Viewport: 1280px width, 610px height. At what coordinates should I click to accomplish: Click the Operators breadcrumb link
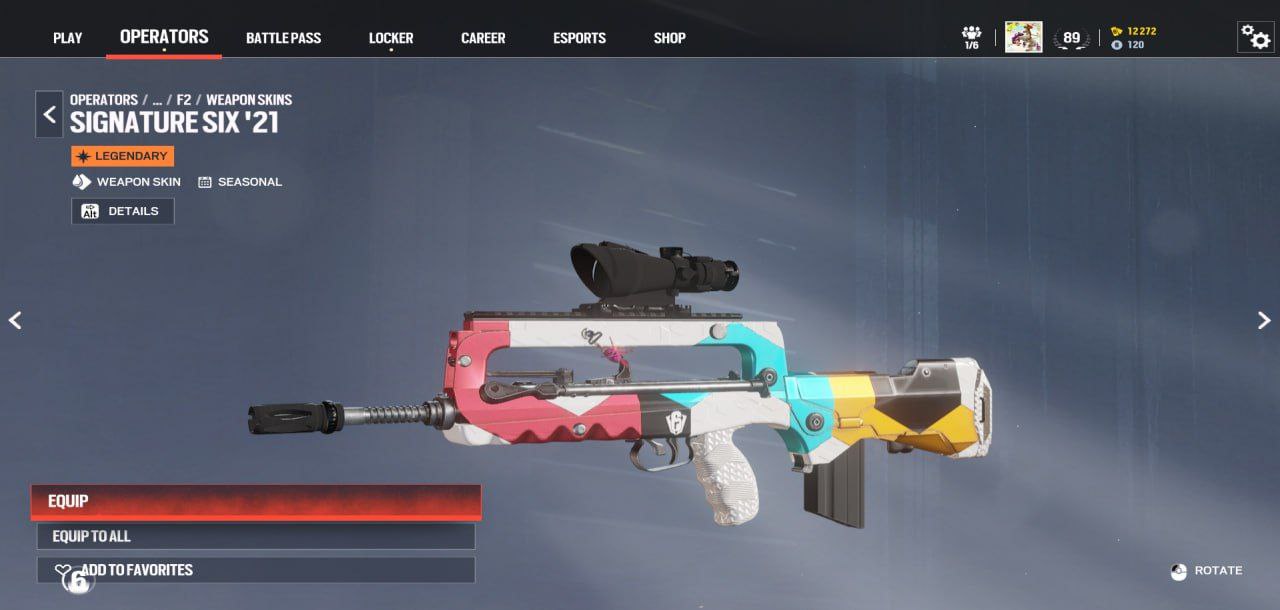(104, 100)
